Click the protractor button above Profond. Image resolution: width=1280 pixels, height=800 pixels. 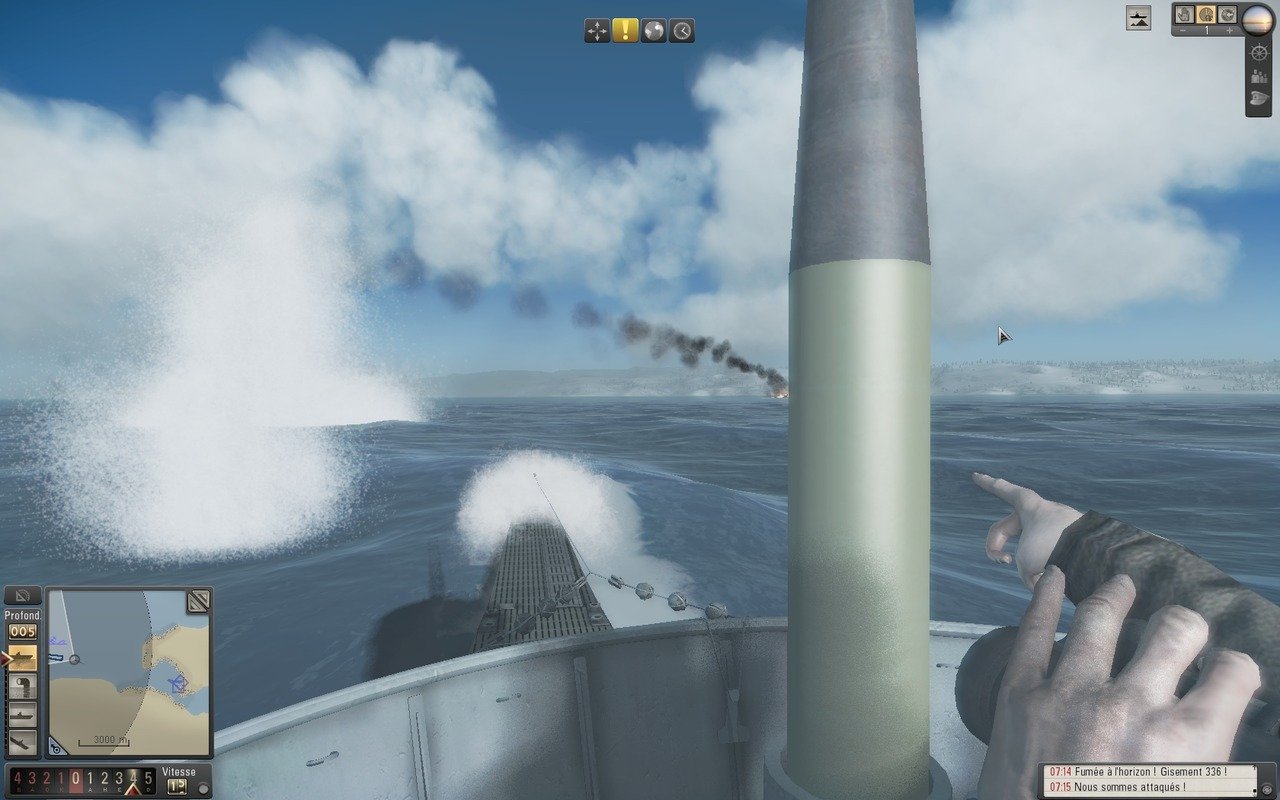(x=22, y=596)
